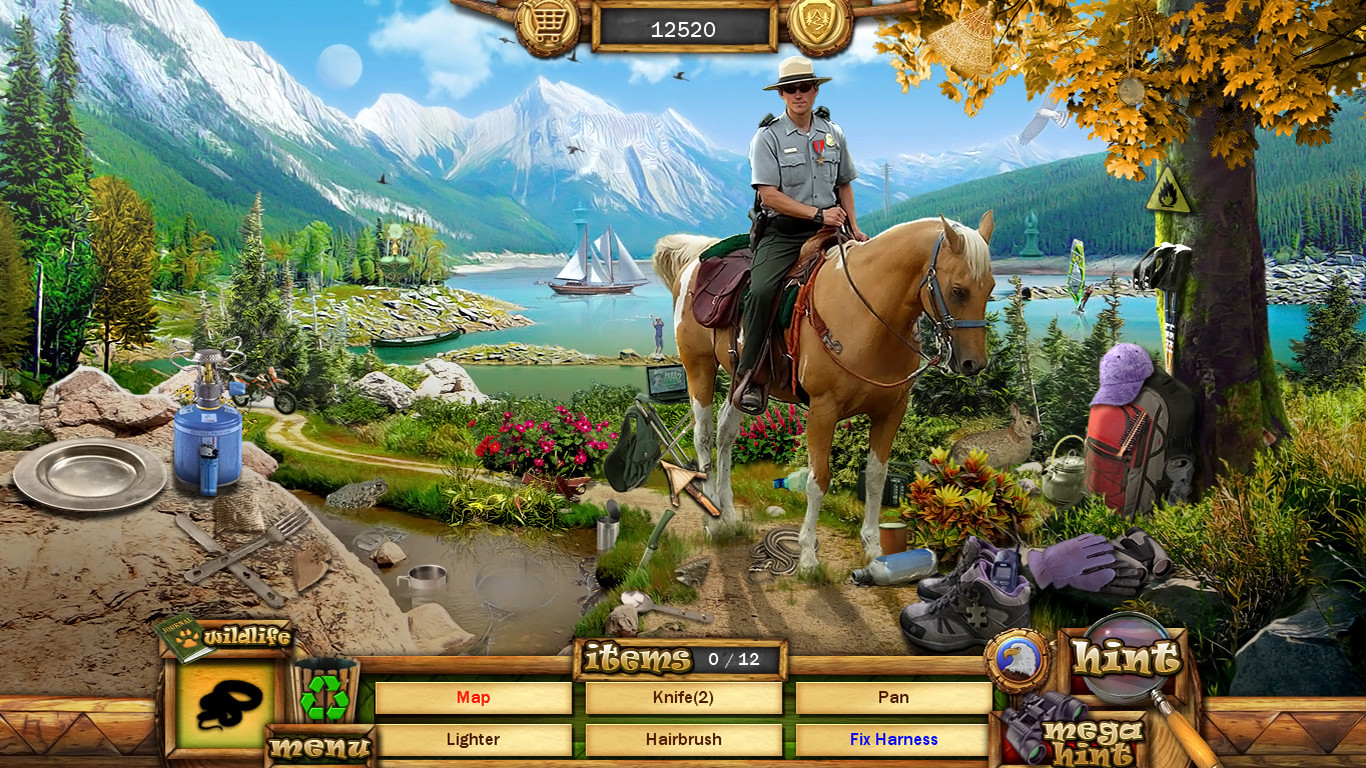1366x768 pixels.
Task: Click the Hairbrush item label
Action: coord(684,739)
